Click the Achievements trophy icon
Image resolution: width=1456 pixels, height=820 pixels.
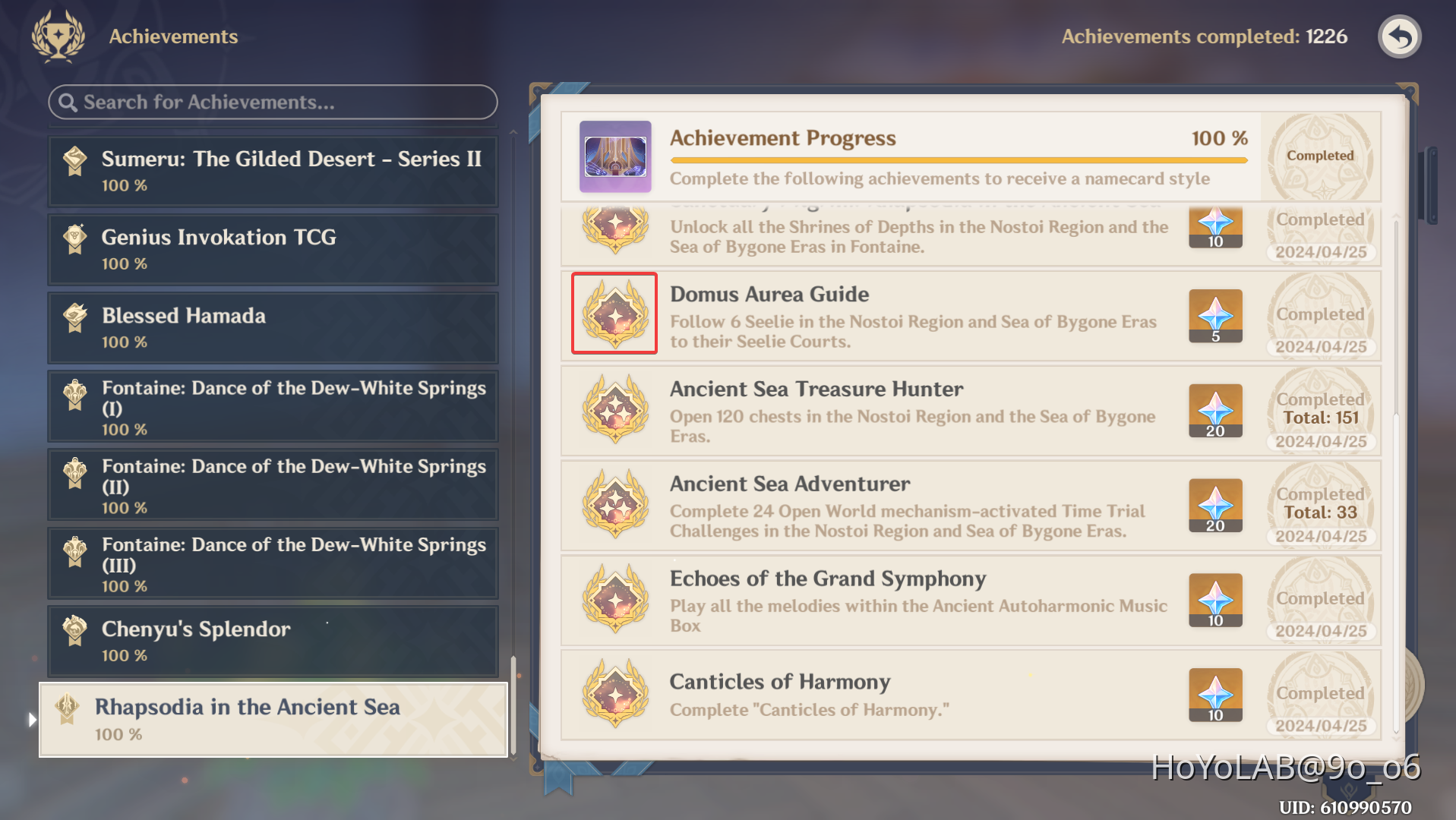click(x=57, y=36)
